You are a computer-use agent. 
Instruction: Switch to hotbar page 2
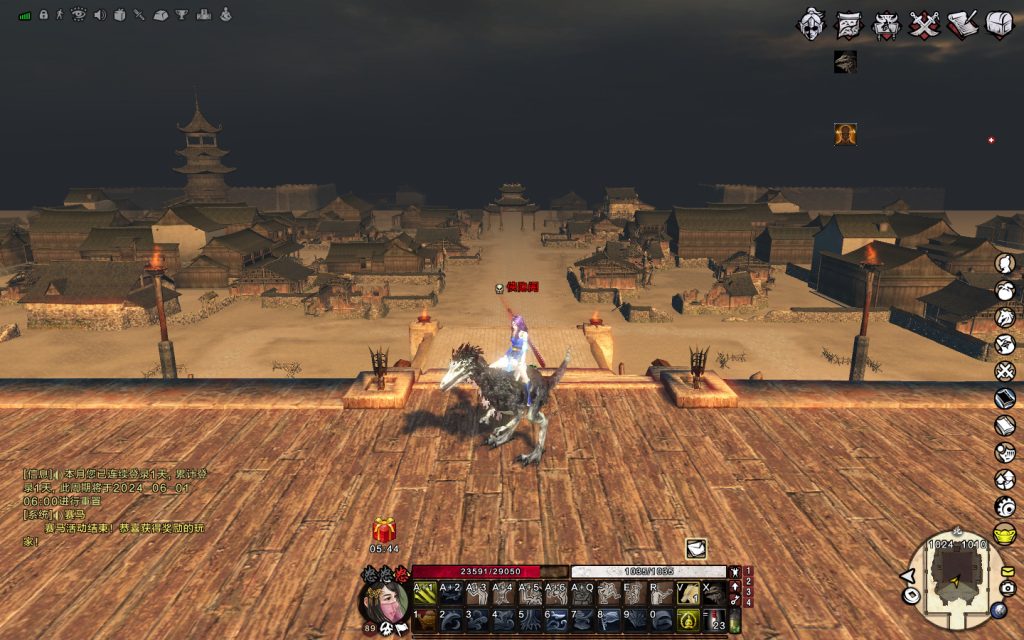click(x=747, y=581)
